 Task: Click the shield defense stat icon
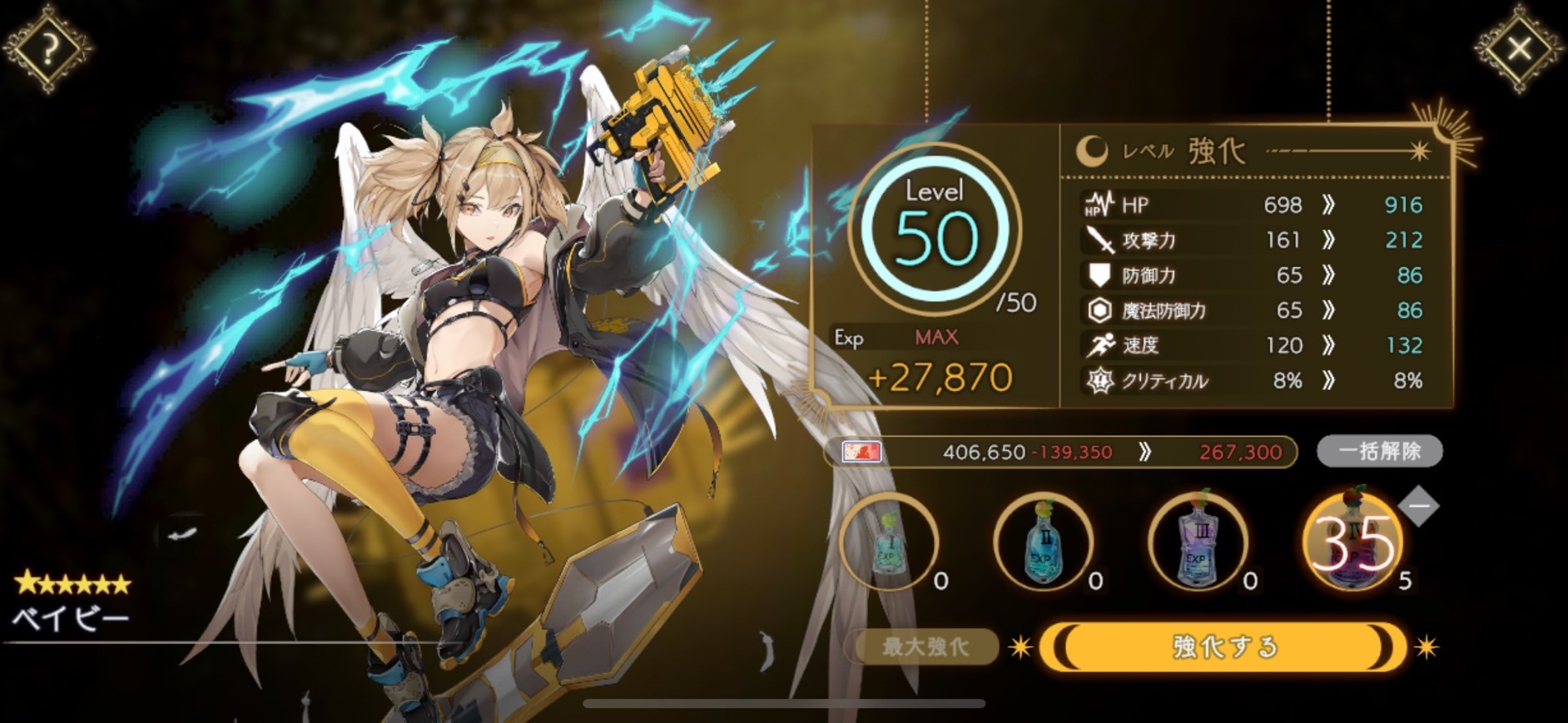pos(1097,275)
